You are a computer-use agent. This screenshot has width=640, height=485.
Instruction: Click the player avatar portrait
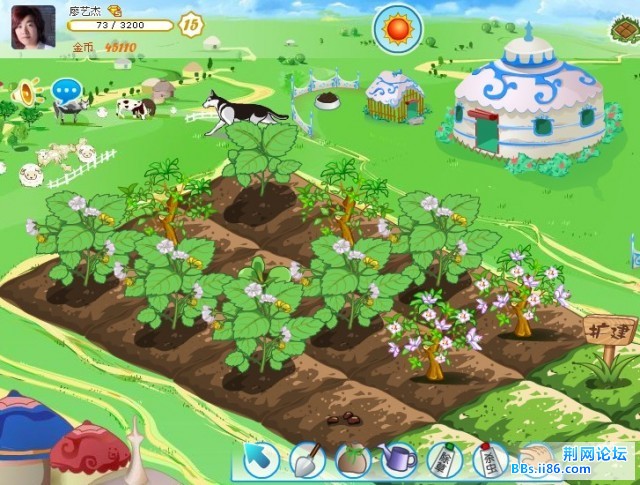tap(33, 26)
